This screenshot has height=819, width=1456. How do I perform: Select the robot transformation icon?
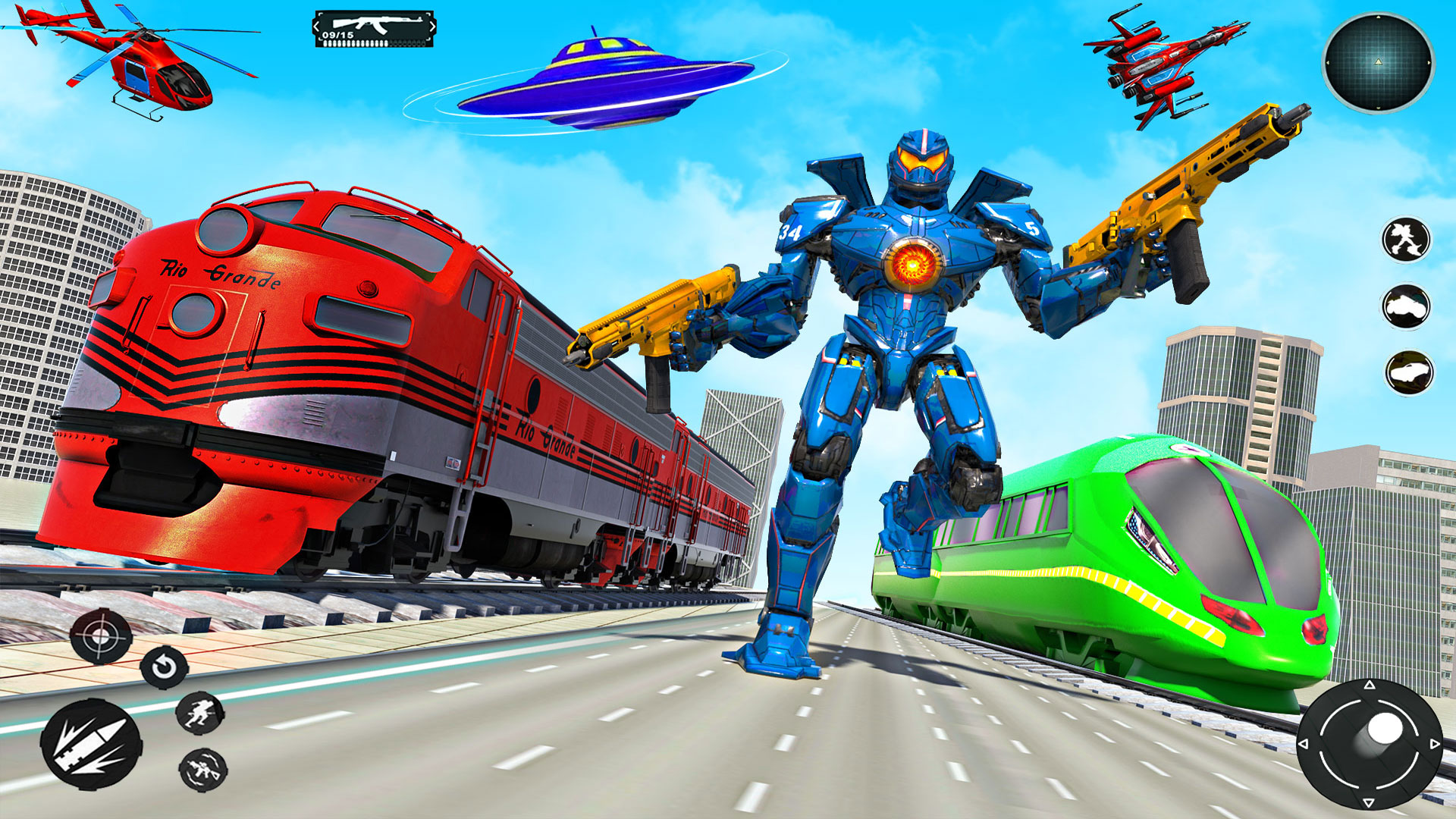click(x=1407, y=239)
